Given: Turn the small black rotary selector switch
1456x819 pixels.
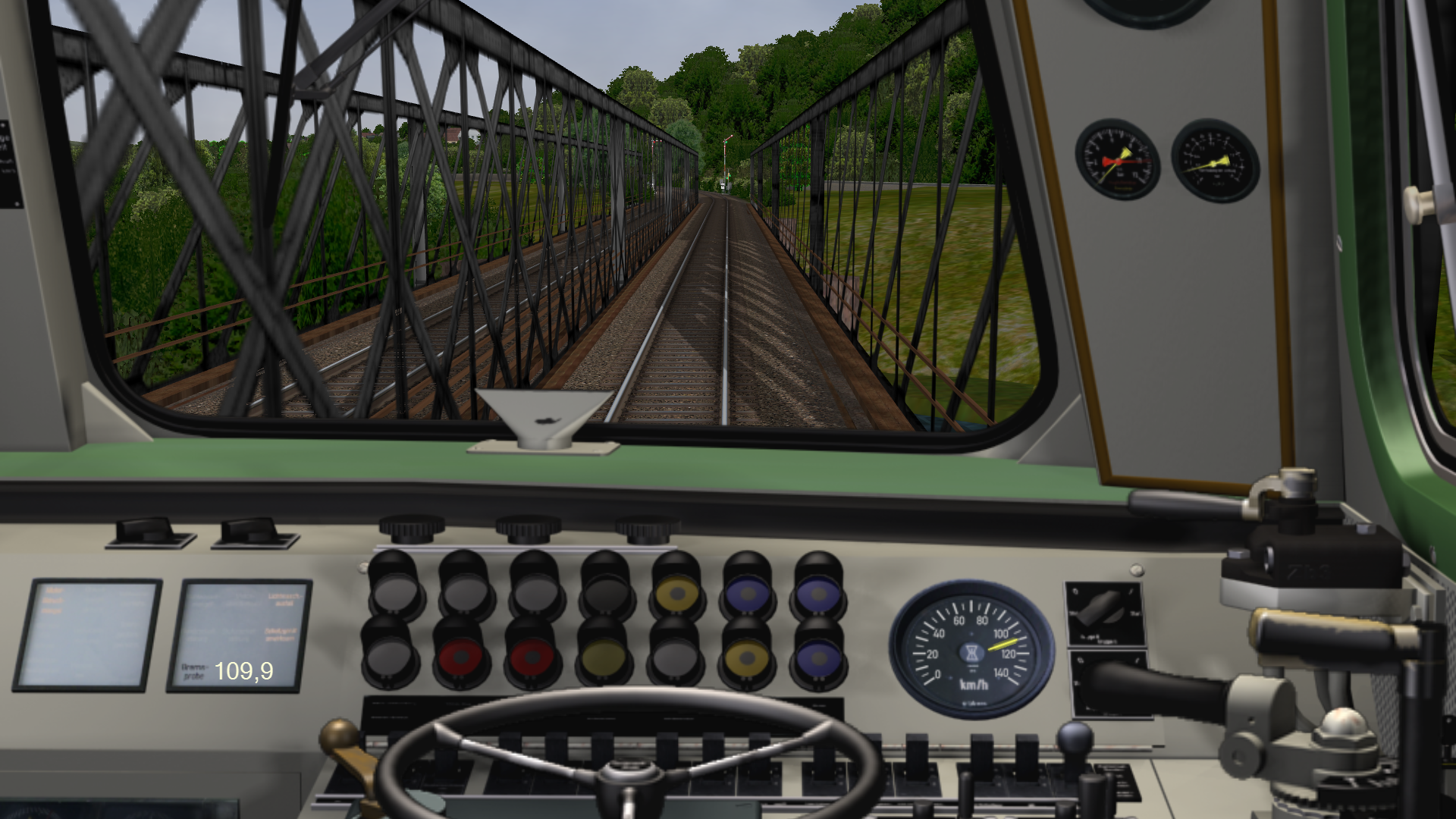Looking at the screenshot, I should (1103, 607).
